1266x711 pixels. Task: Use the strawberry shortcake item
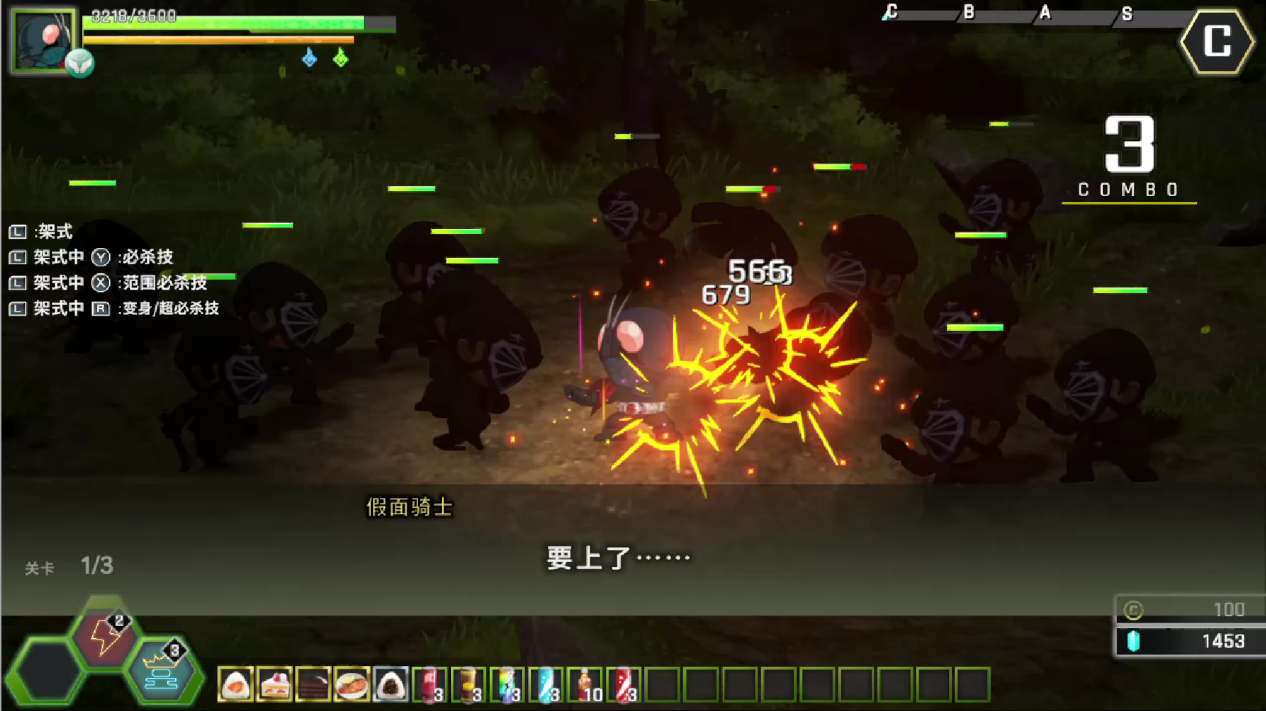coord(274,685)
